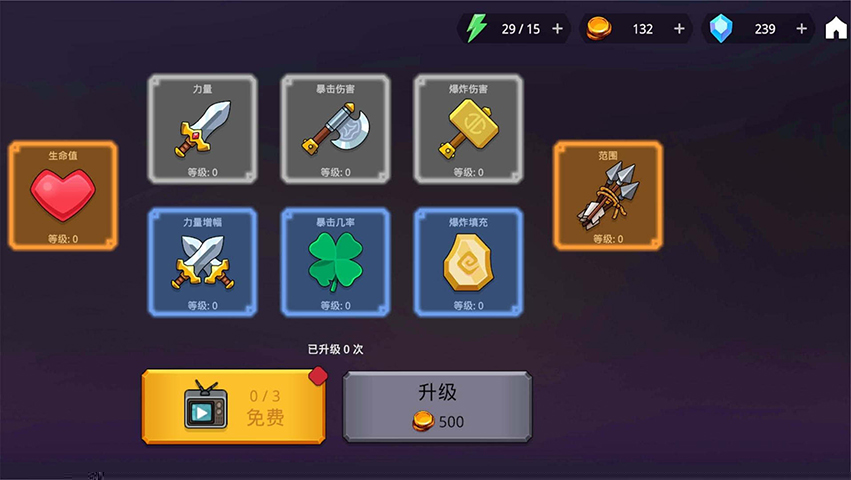The width and height of the screenshot is (851, 480).
Task: Select the 爆炸填充 golden rune stone tile
Action: pos(468,262)
